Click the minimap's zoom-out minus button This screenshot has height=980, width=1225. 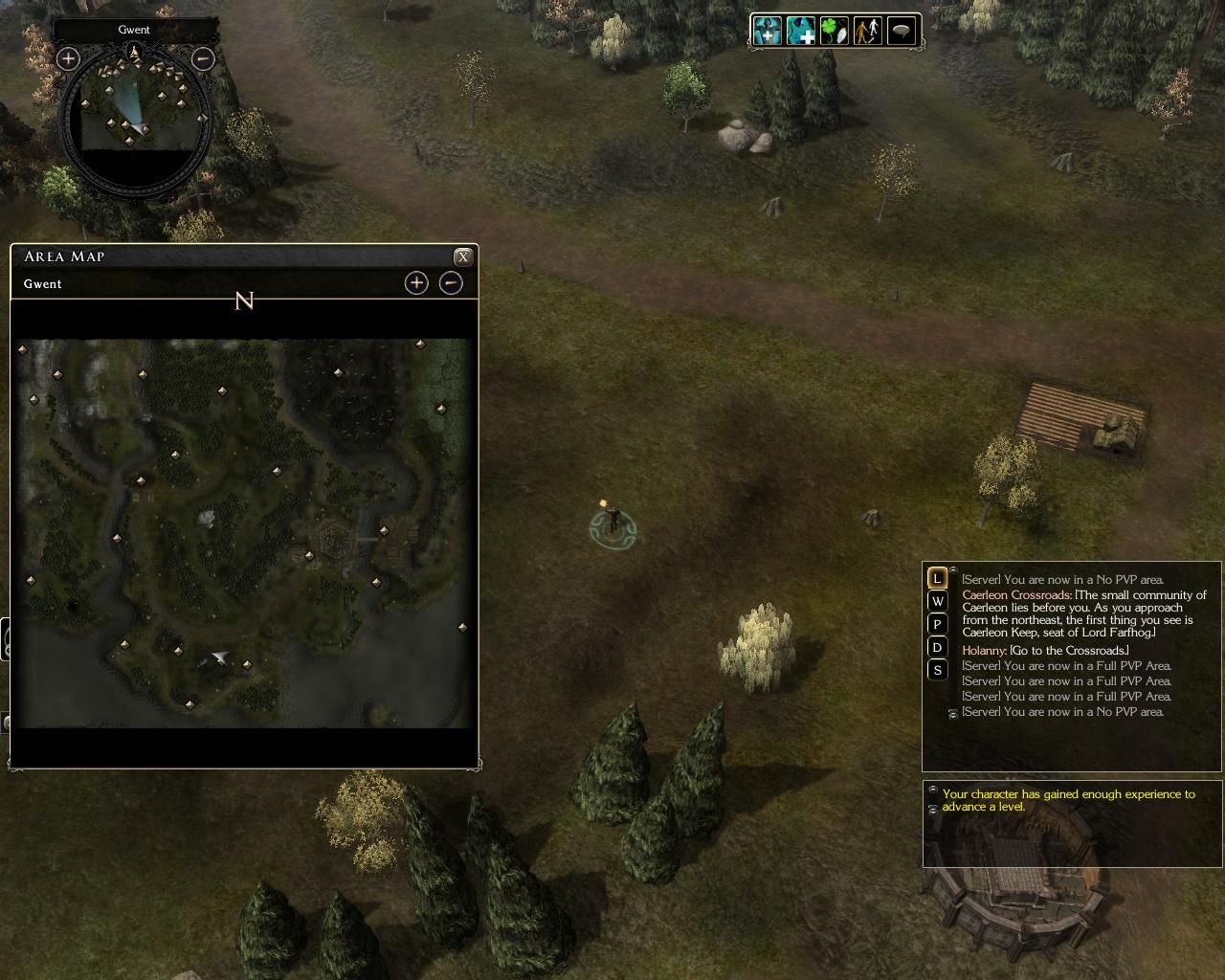(x=203, y=59)
